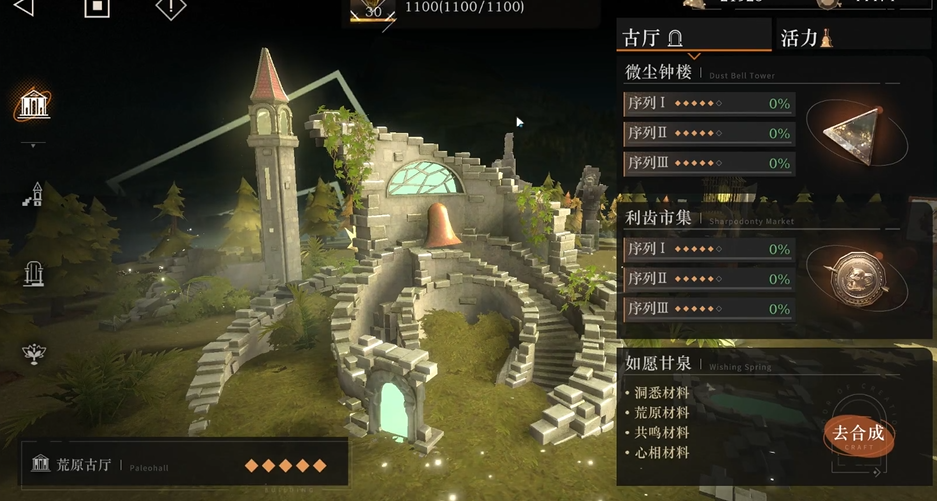Select 序列Ⅰ row under 微尘钟楼
937x501 pixels.
point(709,103)
